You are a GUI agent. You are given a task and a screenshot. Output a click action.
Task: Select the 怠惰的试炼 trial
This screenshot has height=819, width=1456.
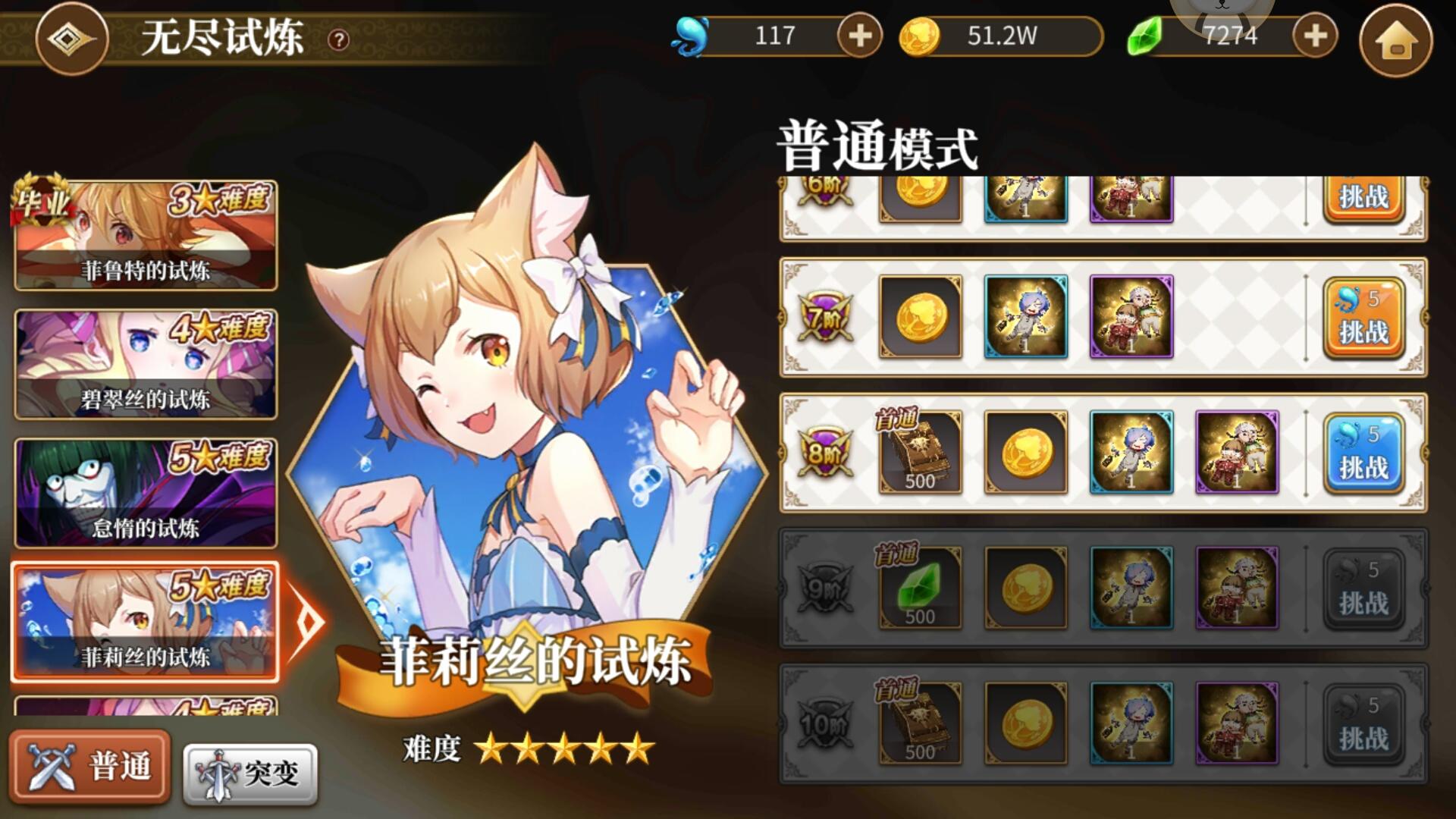pos(146,491)
